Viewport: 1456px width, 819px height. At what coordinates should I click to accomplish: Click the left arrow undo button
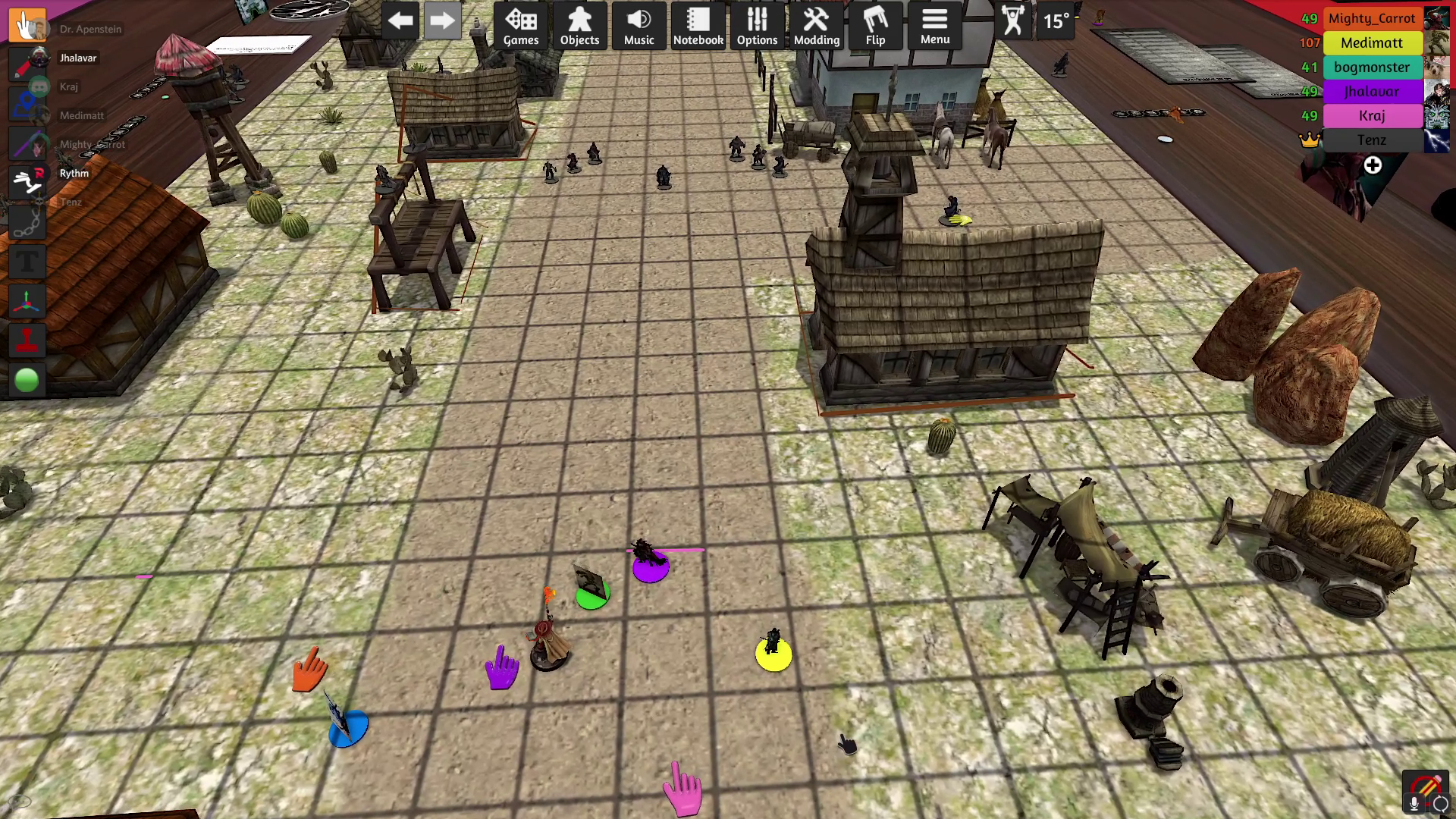click(x=400, y=21)
